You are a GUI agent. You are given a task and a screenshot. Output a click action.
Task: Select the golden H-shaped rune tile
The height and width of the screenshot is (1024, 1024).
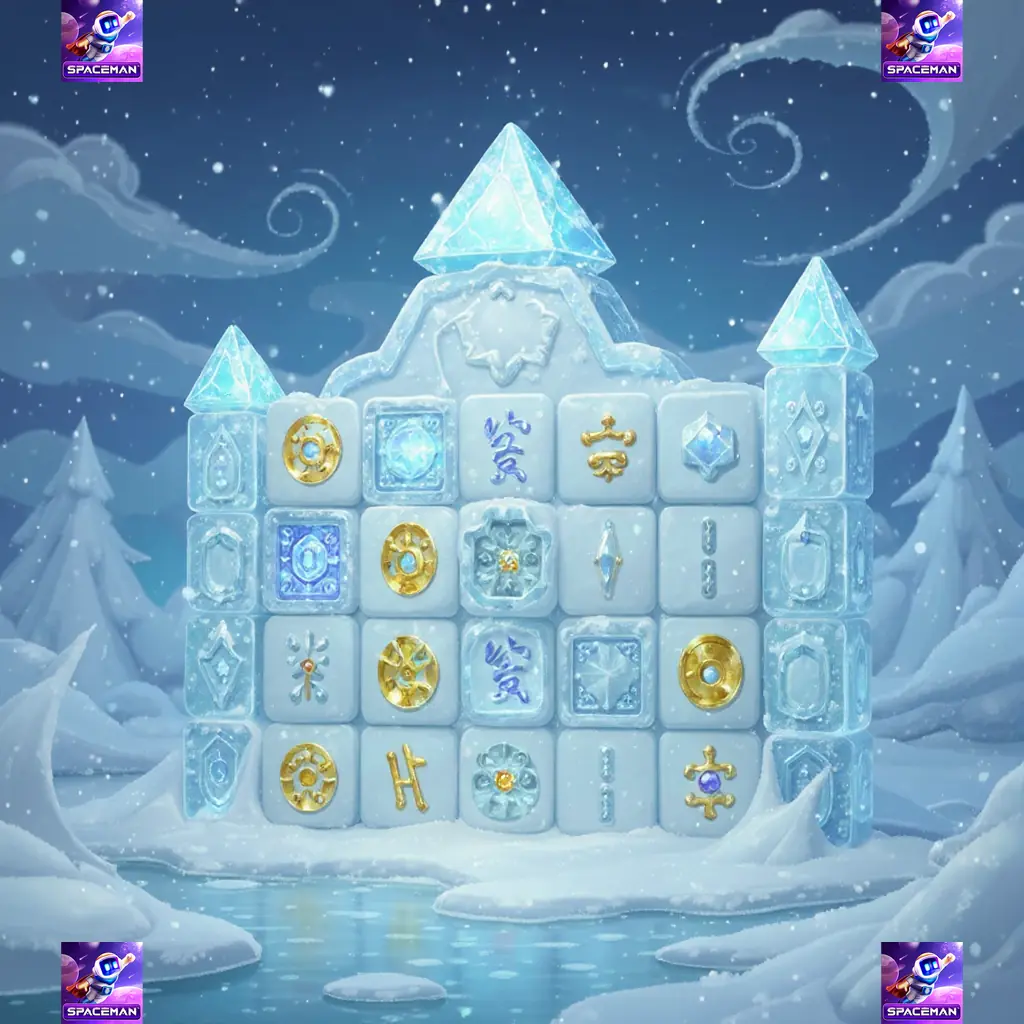(x=408, y=776)
